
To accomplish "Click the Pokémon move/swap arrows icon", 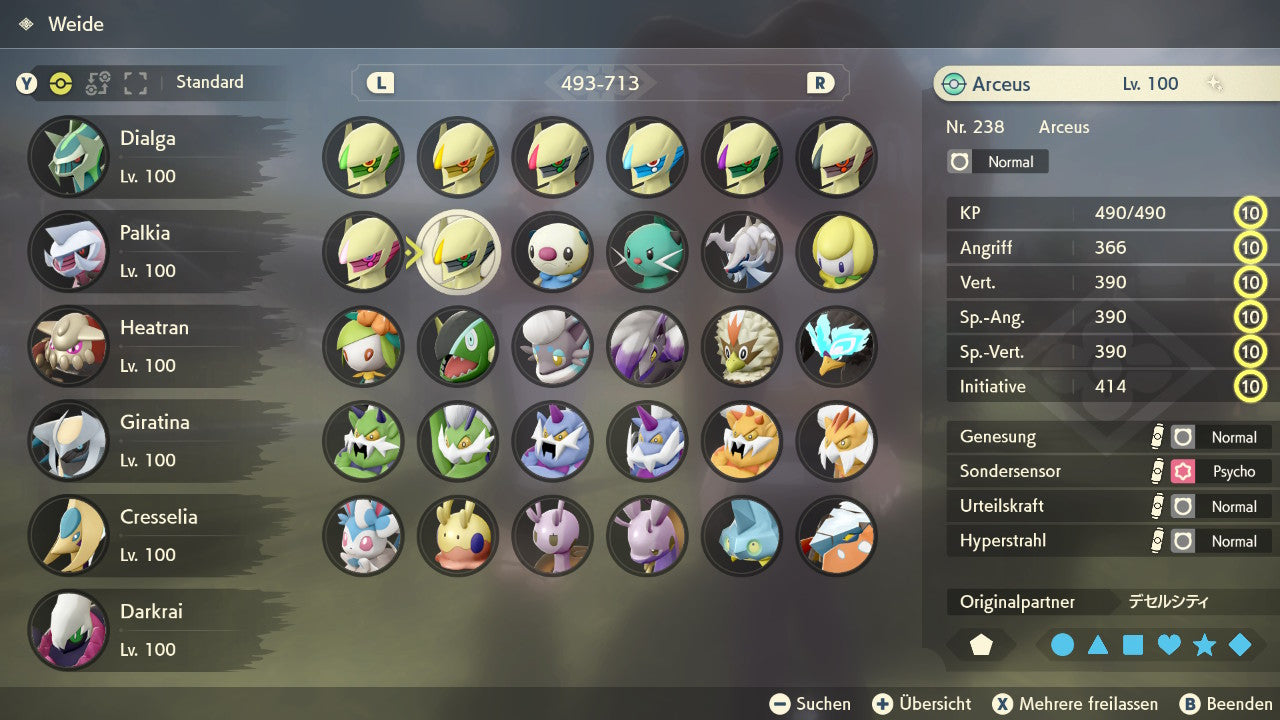I will tap(97, 84).
